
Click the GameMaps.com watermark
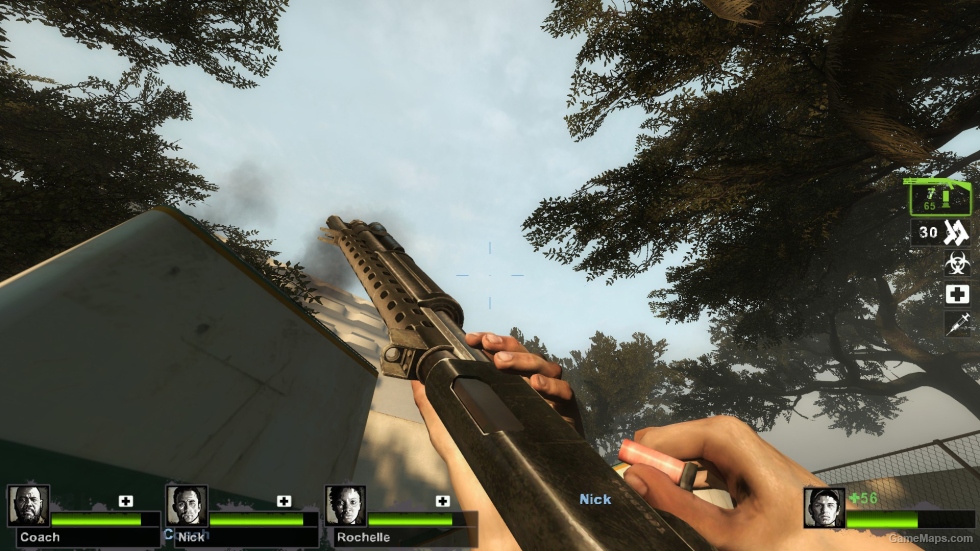pos(929,538)
